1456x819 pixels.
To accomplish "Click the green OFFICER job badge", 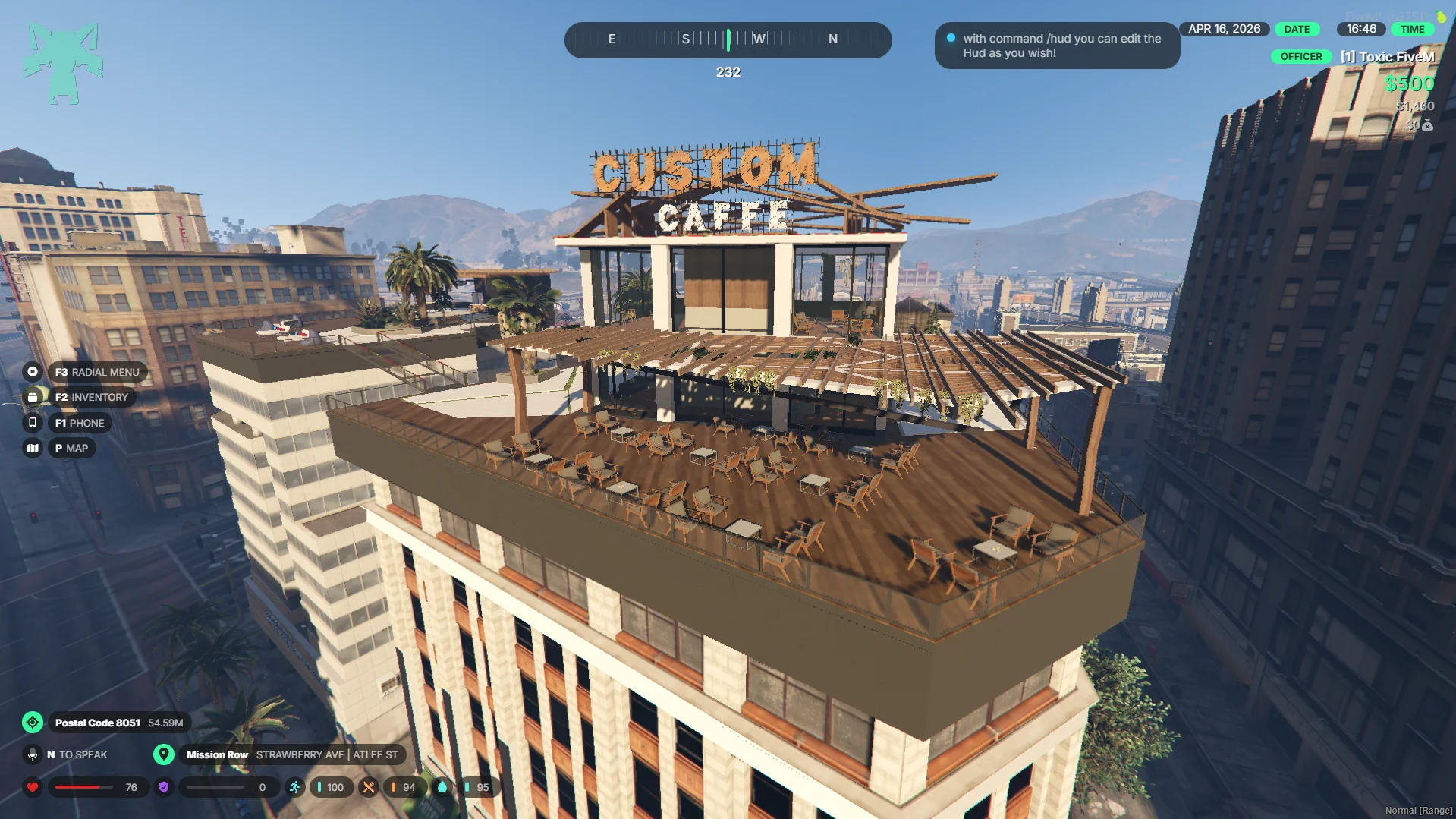I will tap(1300, 57).
